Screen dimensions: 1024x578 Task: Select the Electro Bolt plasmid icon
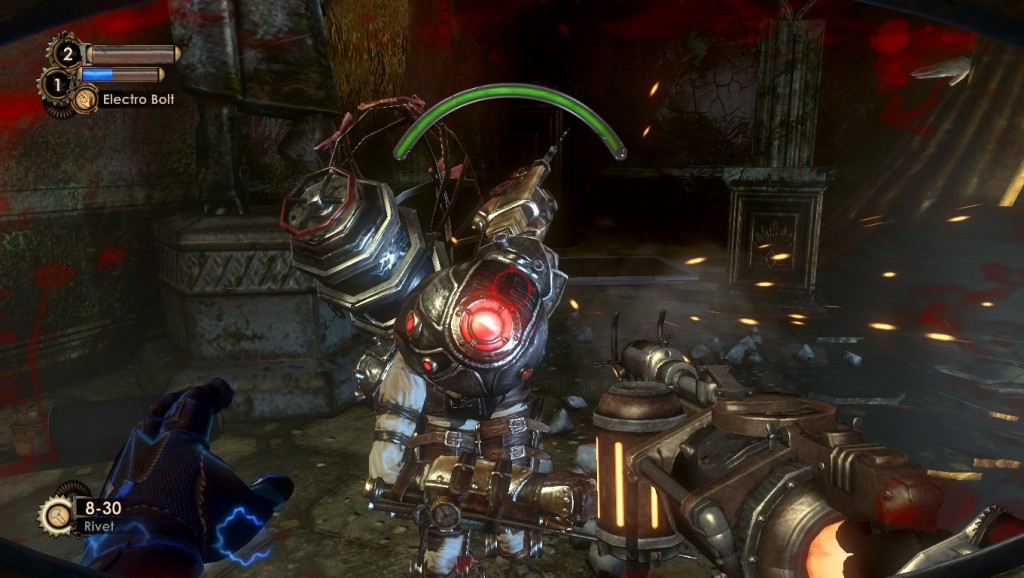tap(85, 99)
